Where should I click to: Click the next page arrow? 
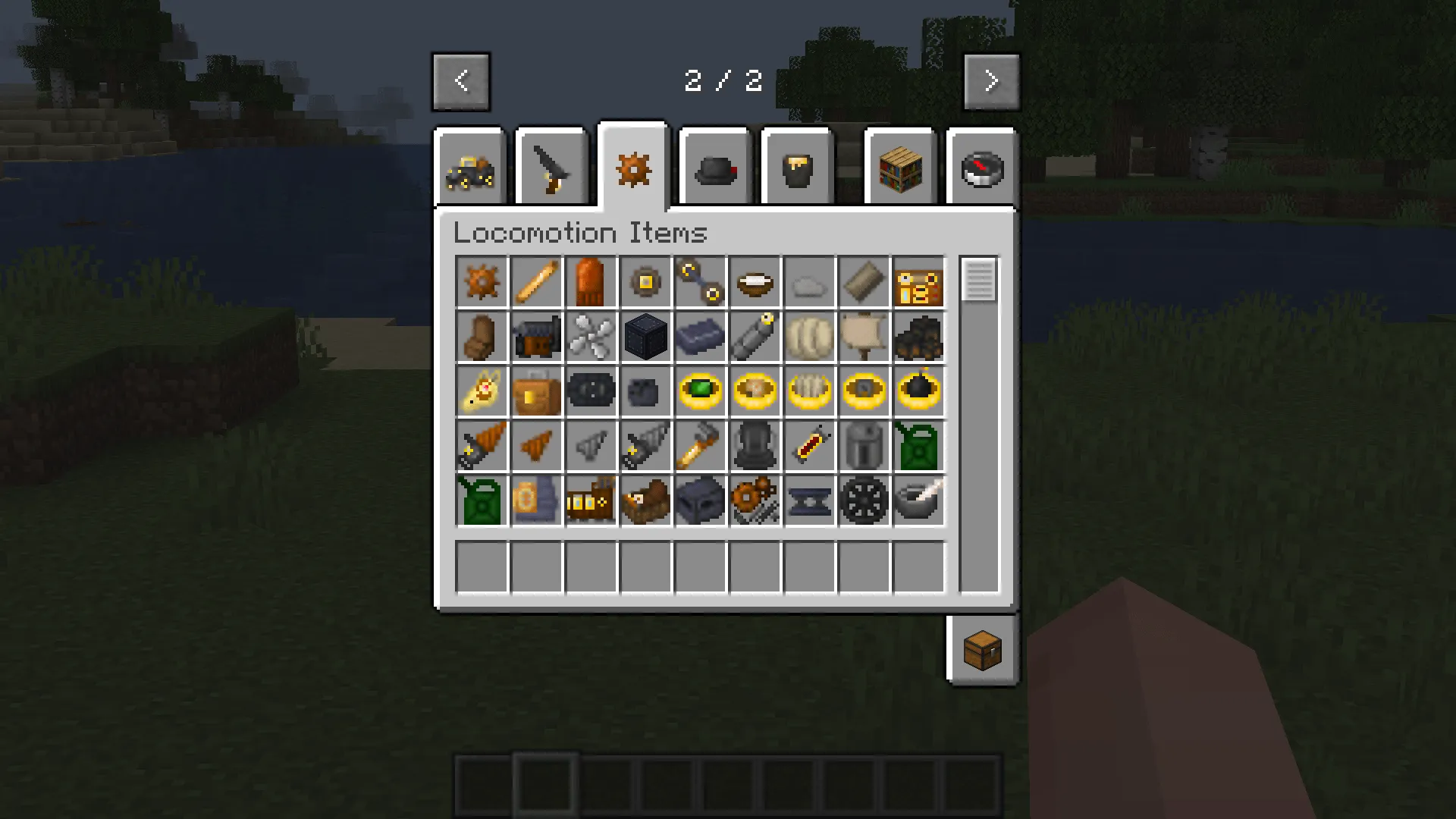(x=991, y=81)
